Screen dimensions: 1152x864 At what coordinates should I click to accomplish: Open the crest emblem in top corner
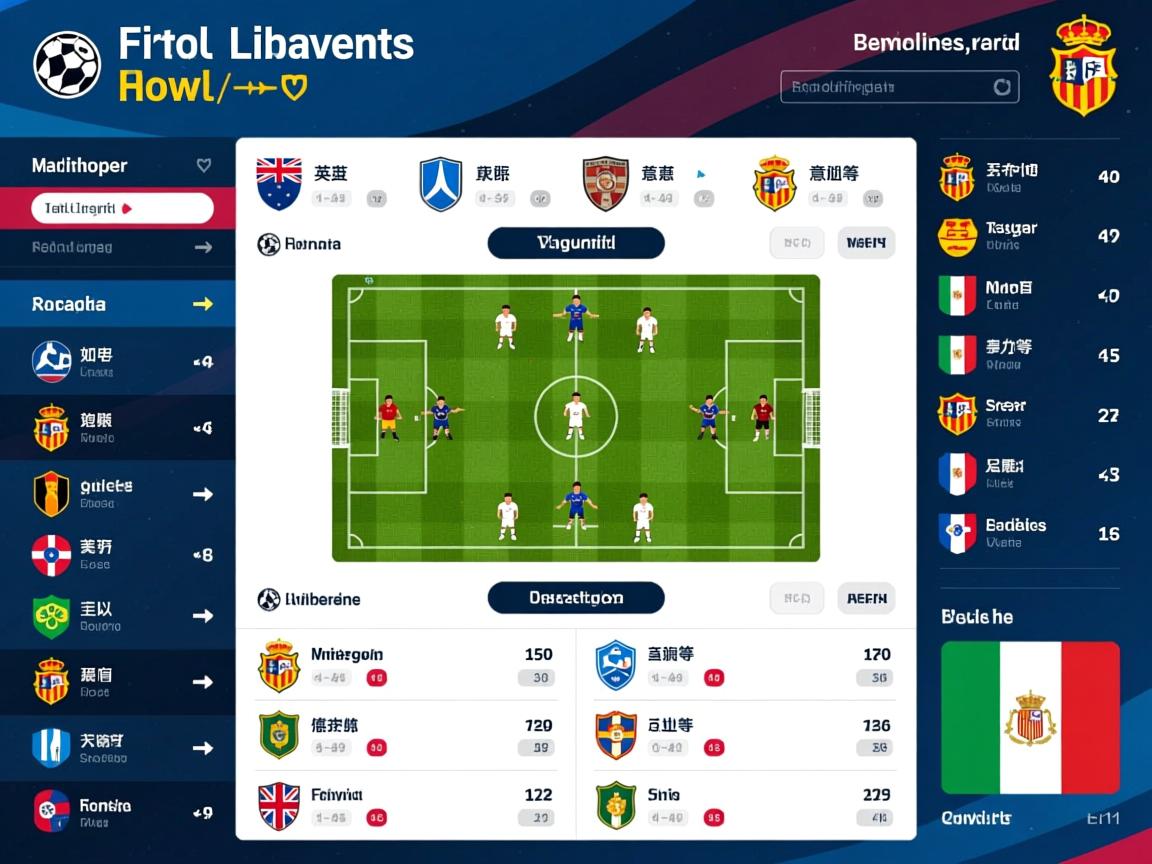[1083, 68]
